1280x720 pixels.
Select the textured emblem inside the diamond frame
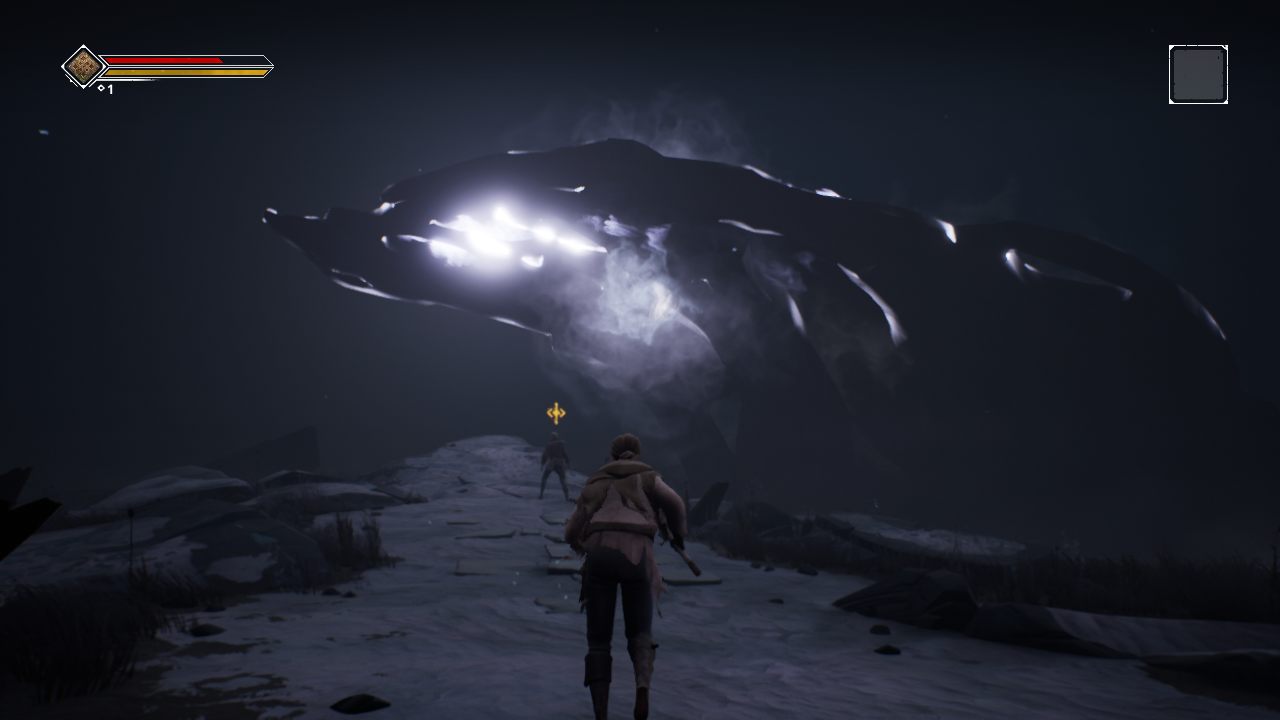[84, 66]
